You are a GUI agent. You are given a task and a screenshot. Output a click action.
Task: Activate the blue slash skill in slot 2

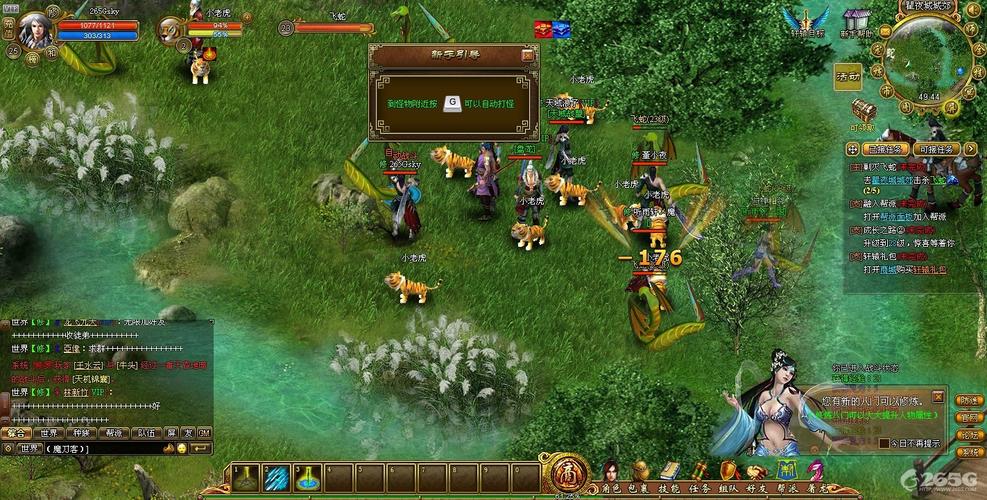(276, 477)
